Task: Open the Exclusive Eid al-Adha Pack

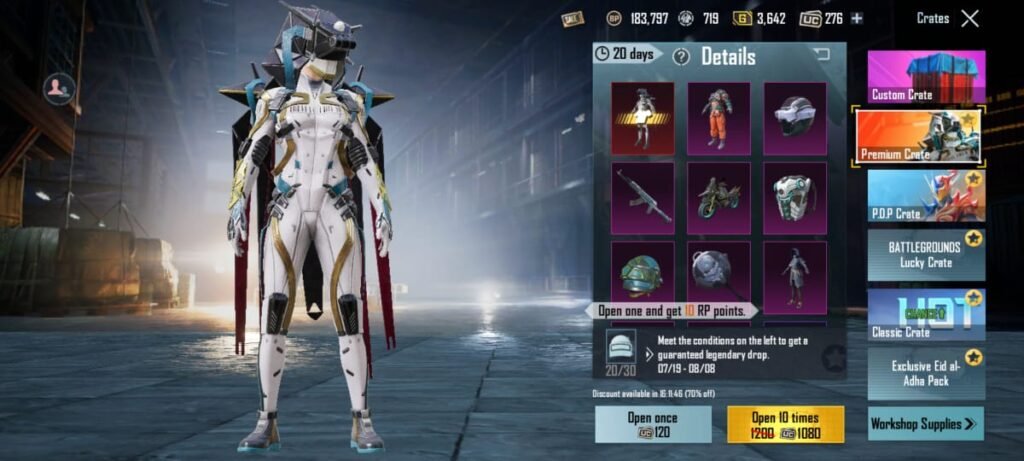Action: [925, 373]
